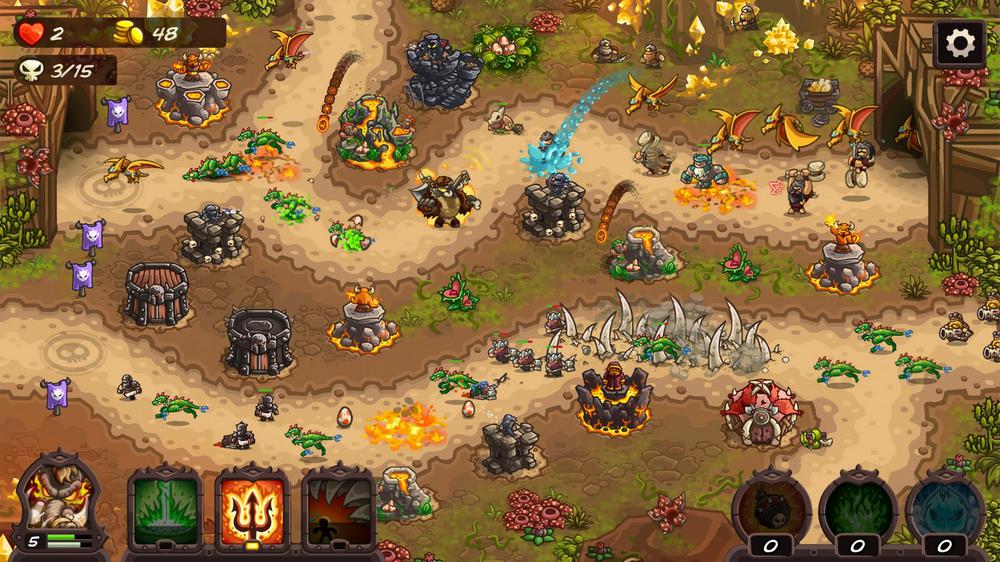
Task: Open the gear settings menu
Action: pyautogui.click(x=960, y=43)
